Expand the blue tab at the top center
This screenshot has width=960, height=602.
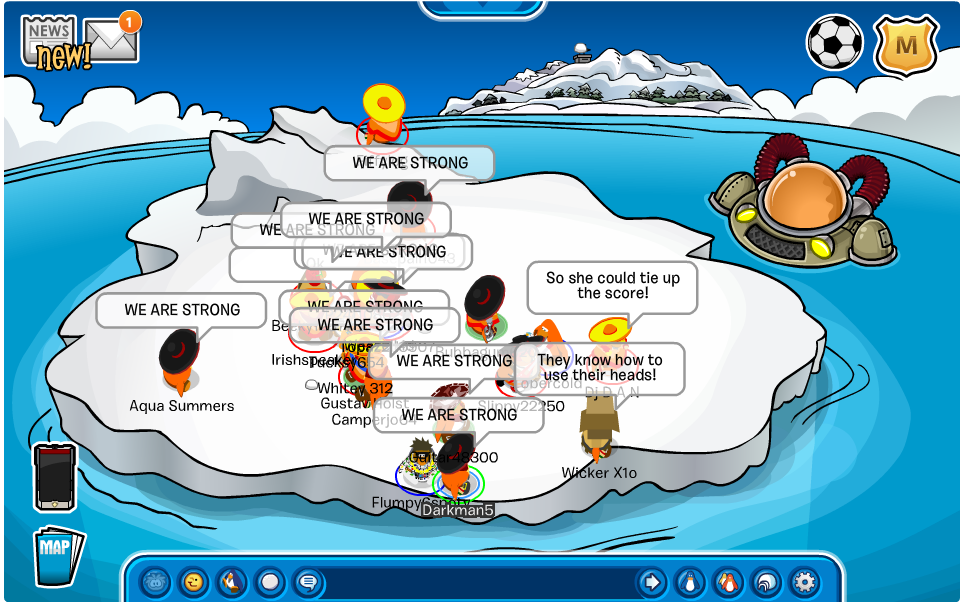[x=481, y=8]
